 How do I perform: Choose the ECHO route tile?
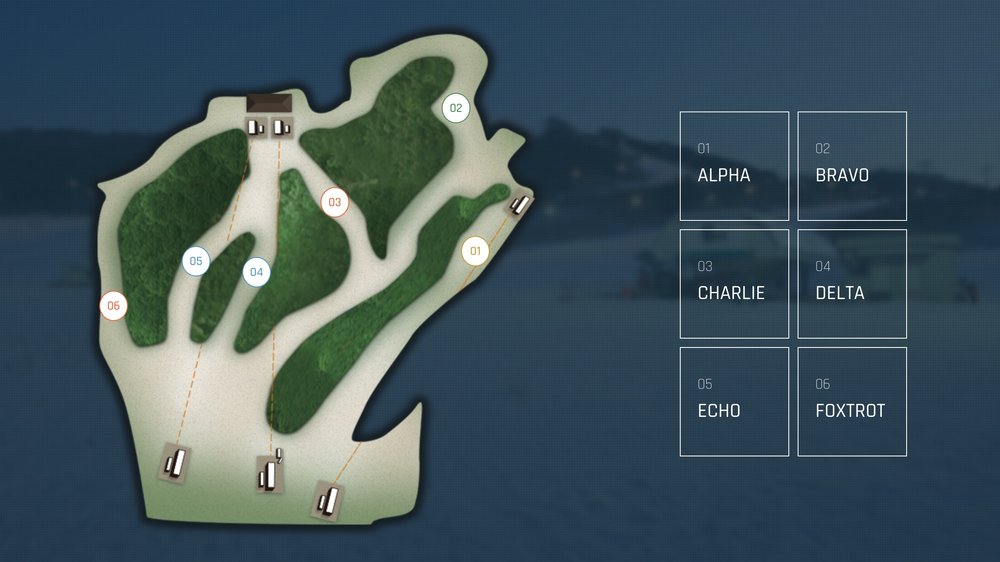coord(734,402)
